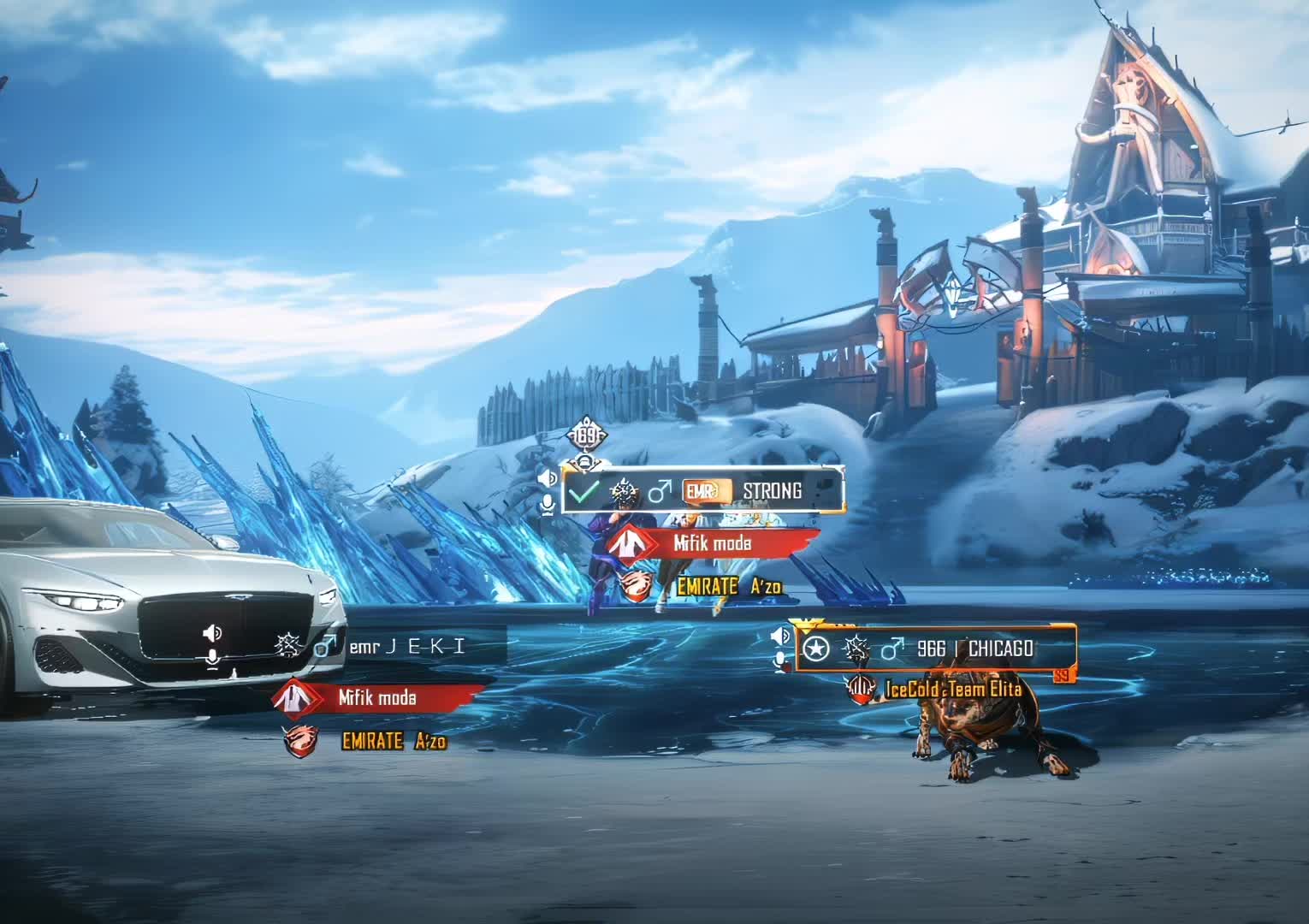Click the Mifik moda title below STRONG

tap(712, 543)
